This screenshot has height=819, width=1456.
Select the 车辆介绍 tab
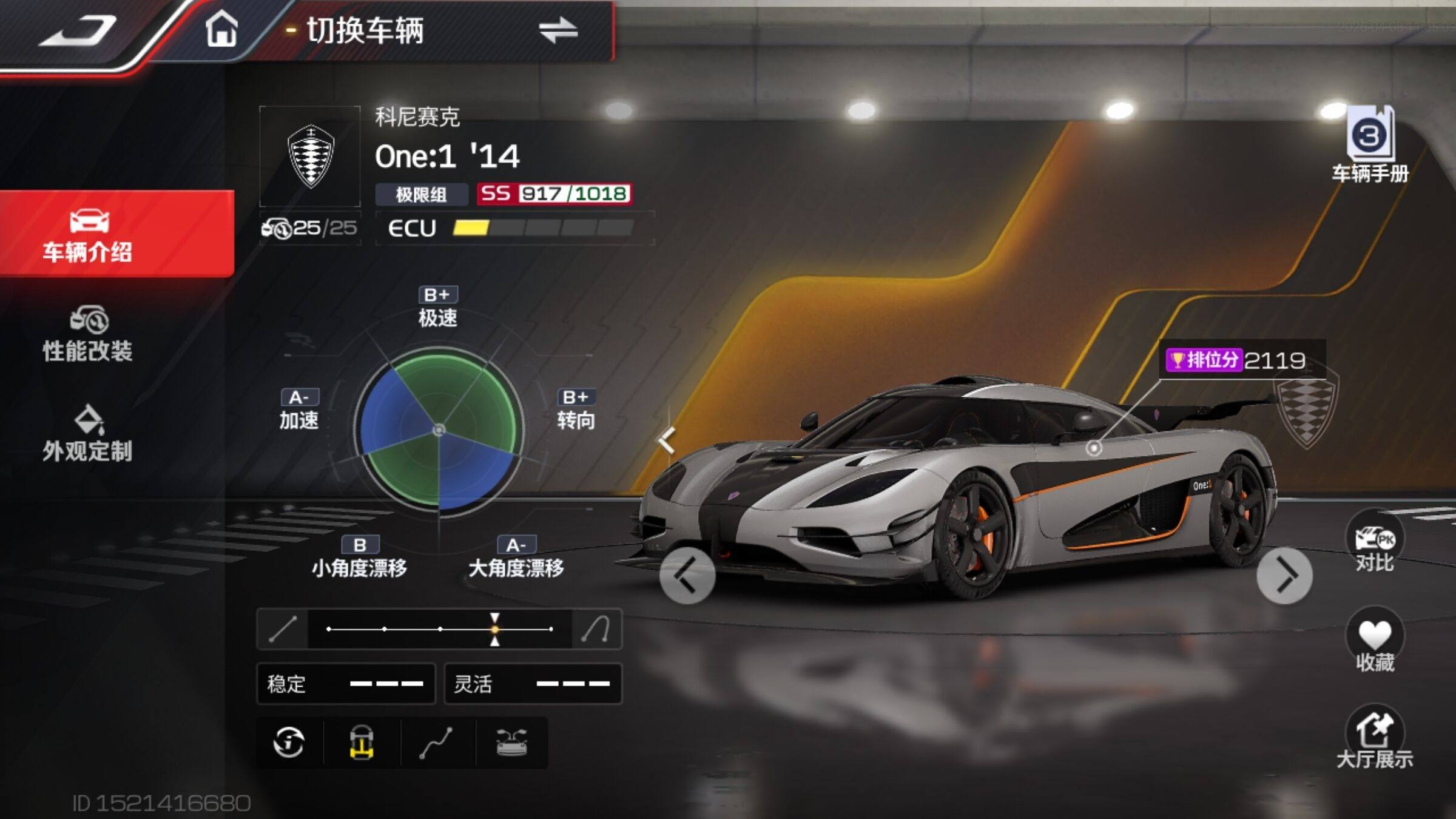click(88, 235)
